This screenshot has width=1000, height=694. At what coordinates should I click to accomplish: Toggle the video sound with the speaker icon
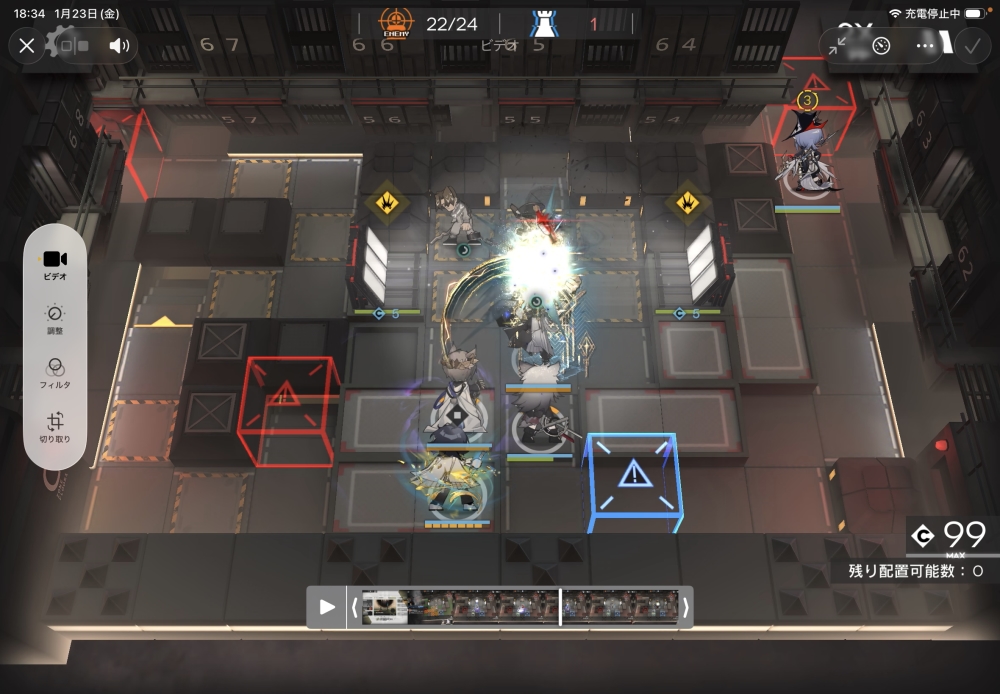click(119, 45)
